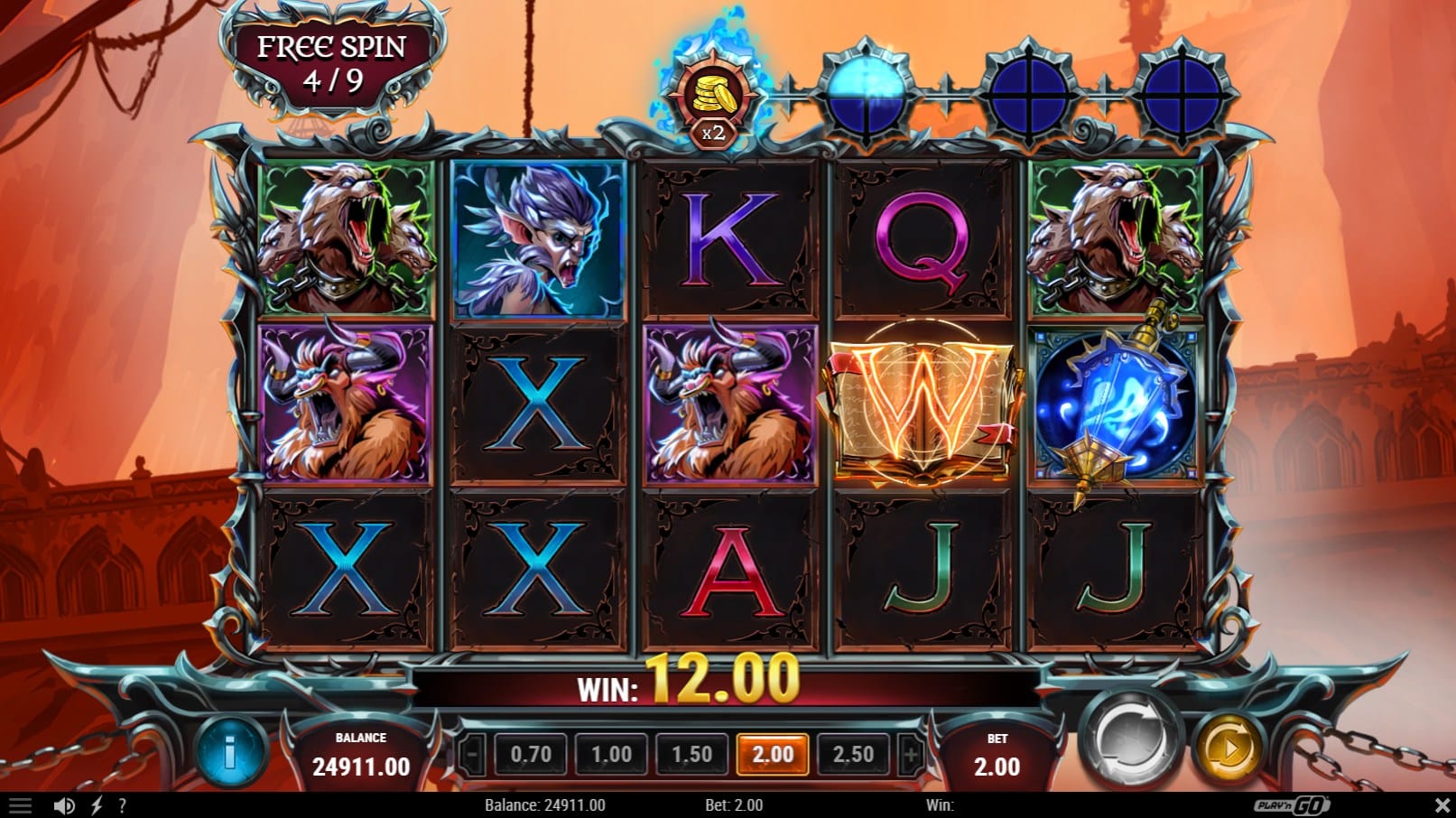Viewport: 1456px width, 818px height.
Task: Select the highlighted 2.00 bet
Action: (x=773, y=754)
